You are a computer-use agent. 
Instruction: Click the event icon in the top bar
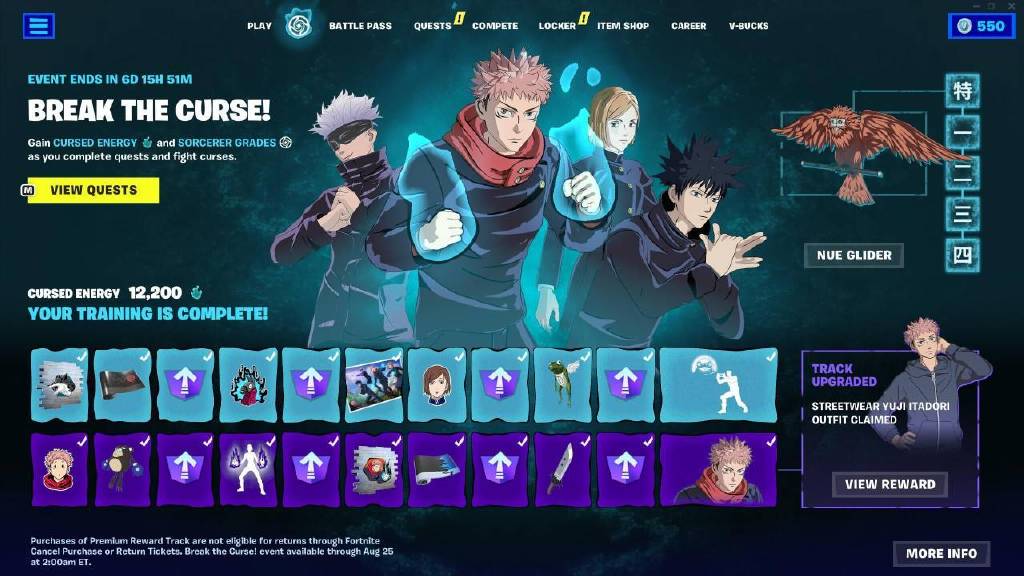coord(299,26)
